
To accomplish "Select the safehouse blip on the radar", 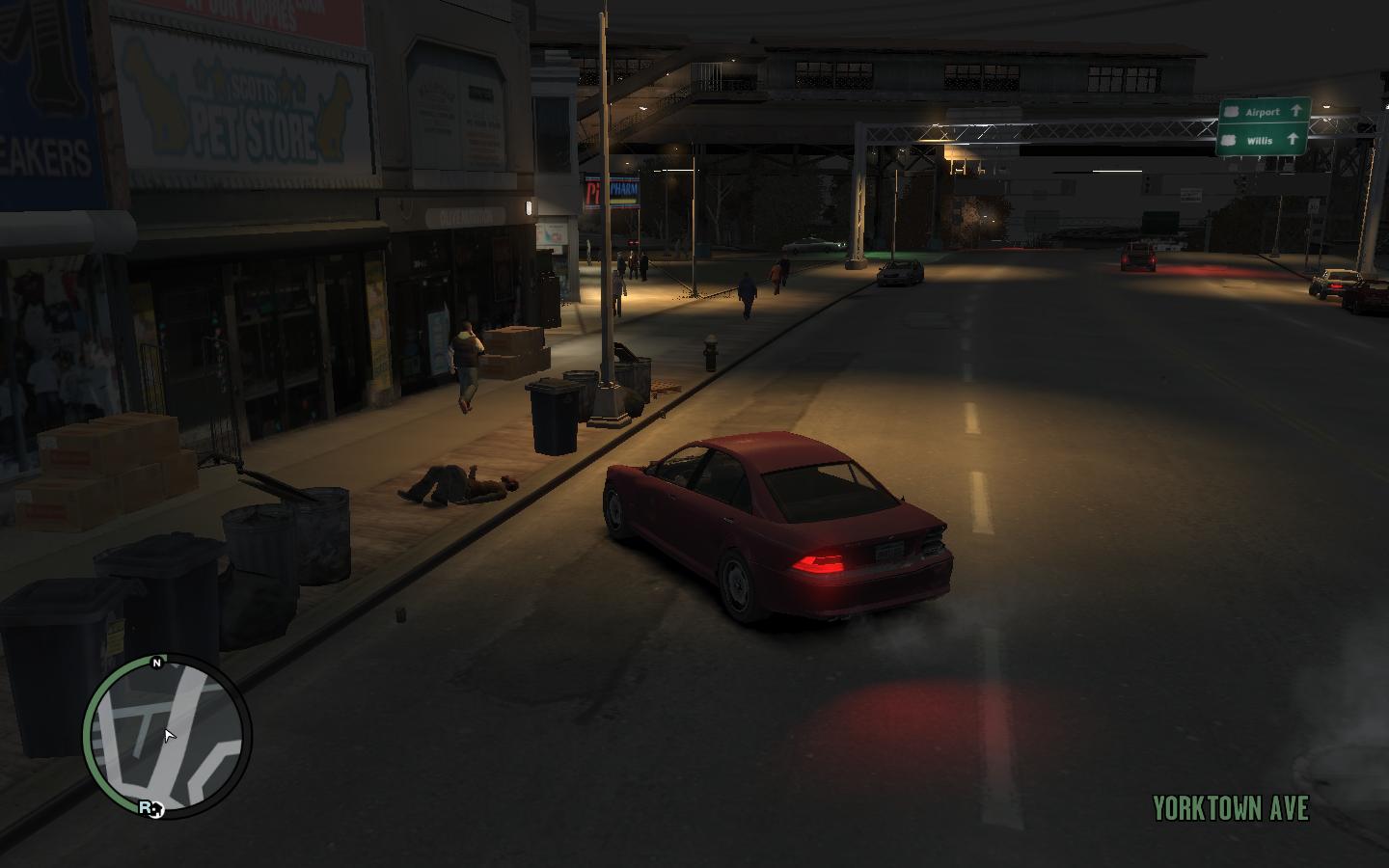I will (x=158, y=810).
